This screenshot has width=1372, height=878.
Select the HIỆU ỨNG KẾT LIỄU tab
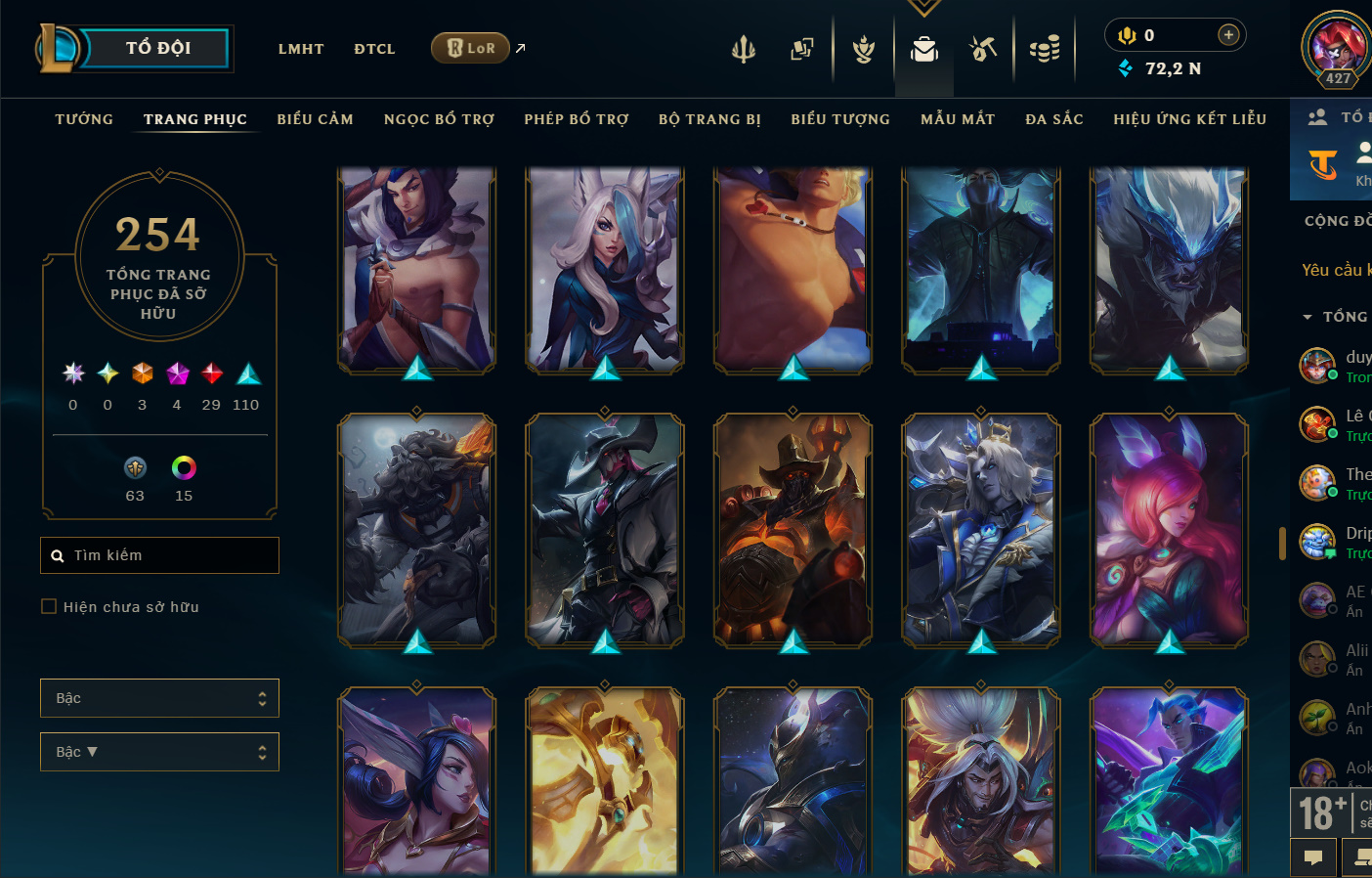(1189, 119)
